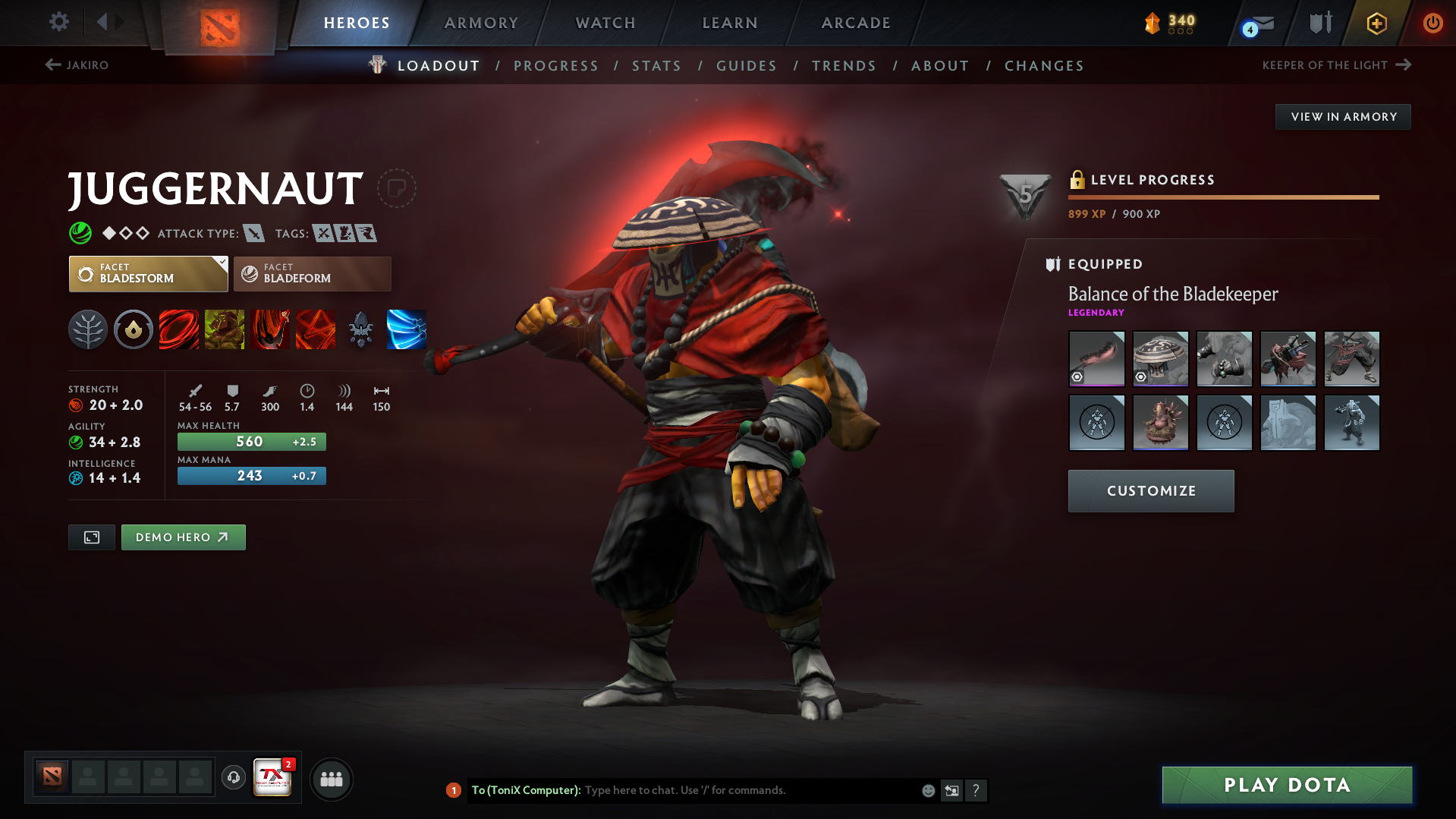Open the ARMORY menu item

tap(481, 23)
